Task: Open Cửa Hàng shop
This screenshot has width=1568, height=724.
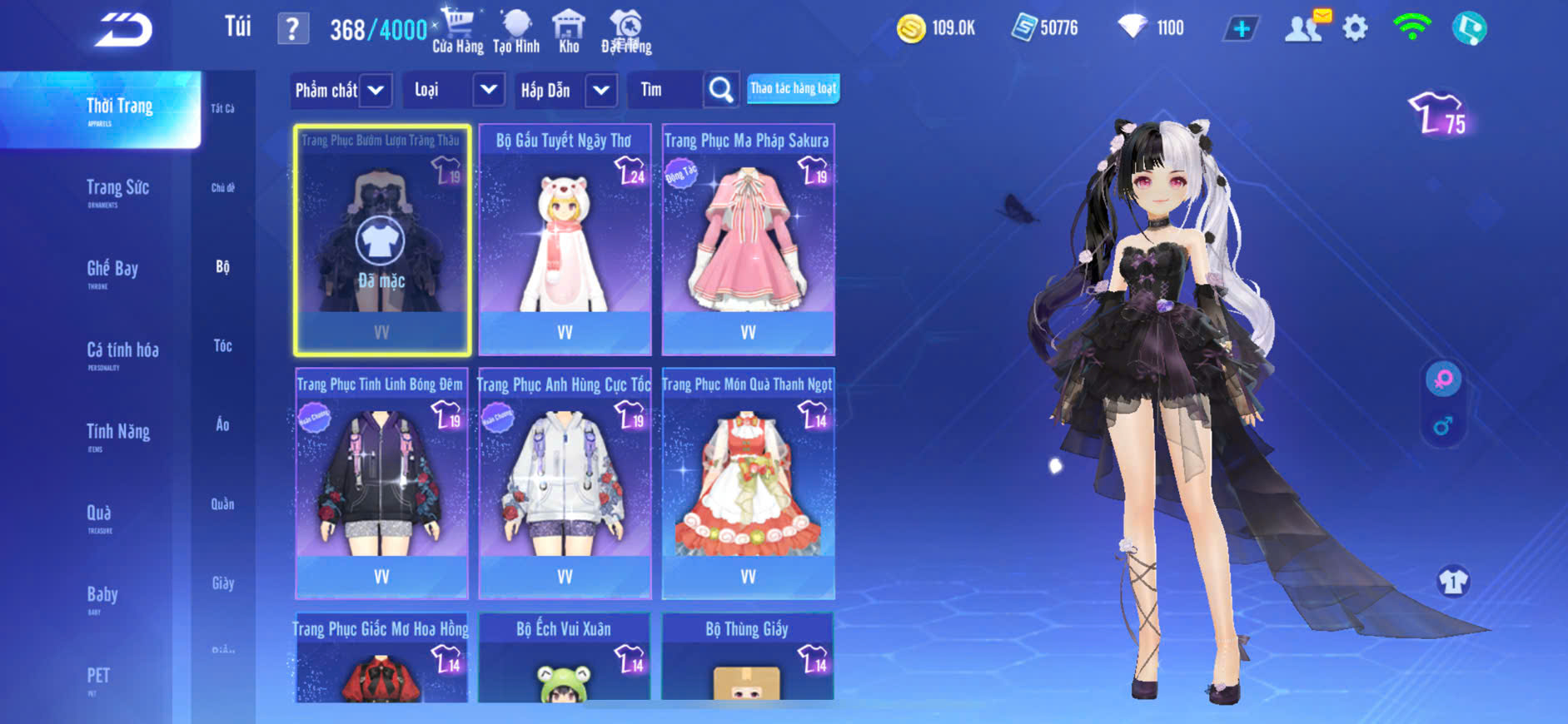Action: (457, 31)
